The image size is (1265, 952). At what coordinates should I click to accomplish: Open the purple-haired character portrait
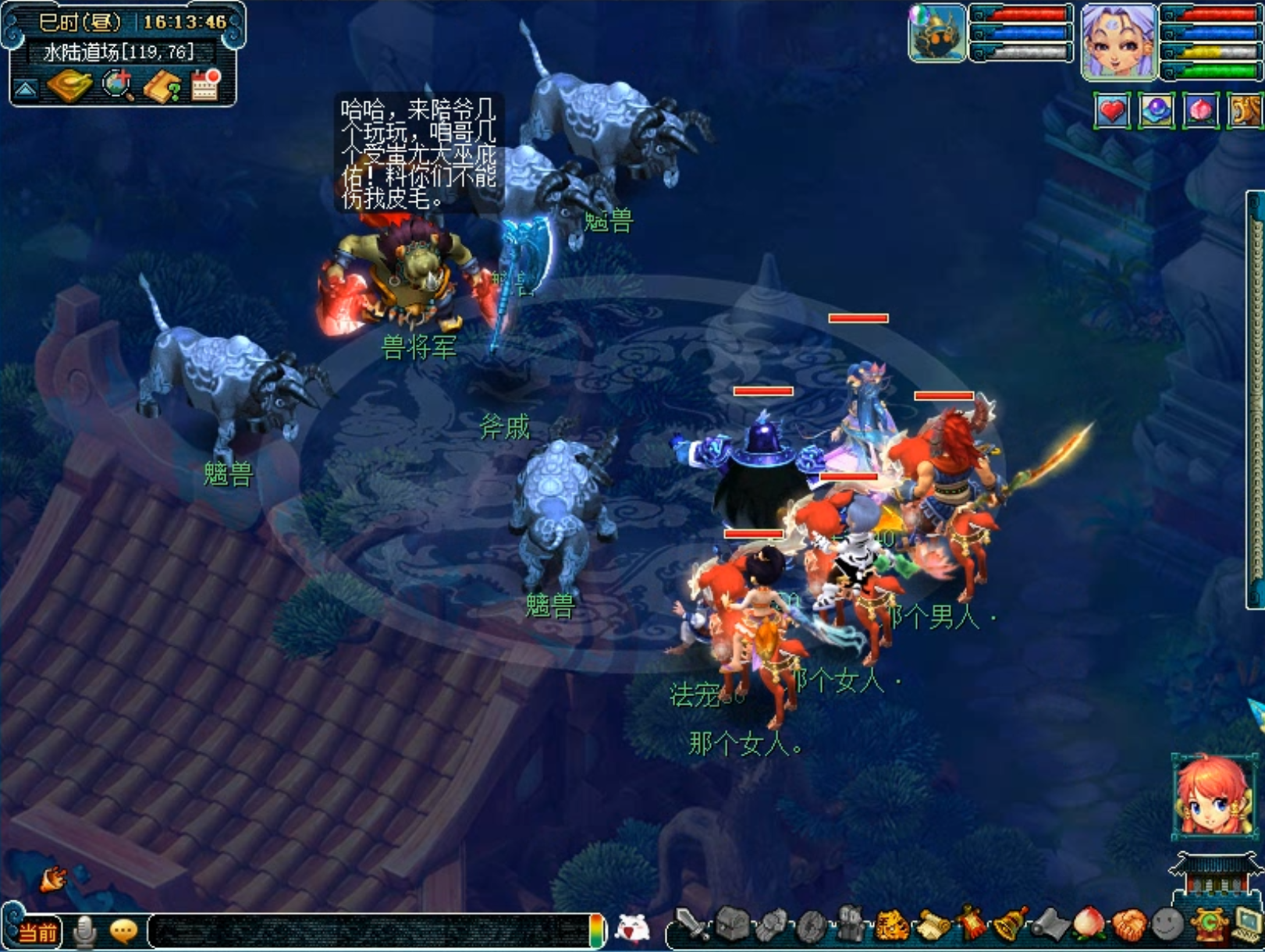[1118, 41]
